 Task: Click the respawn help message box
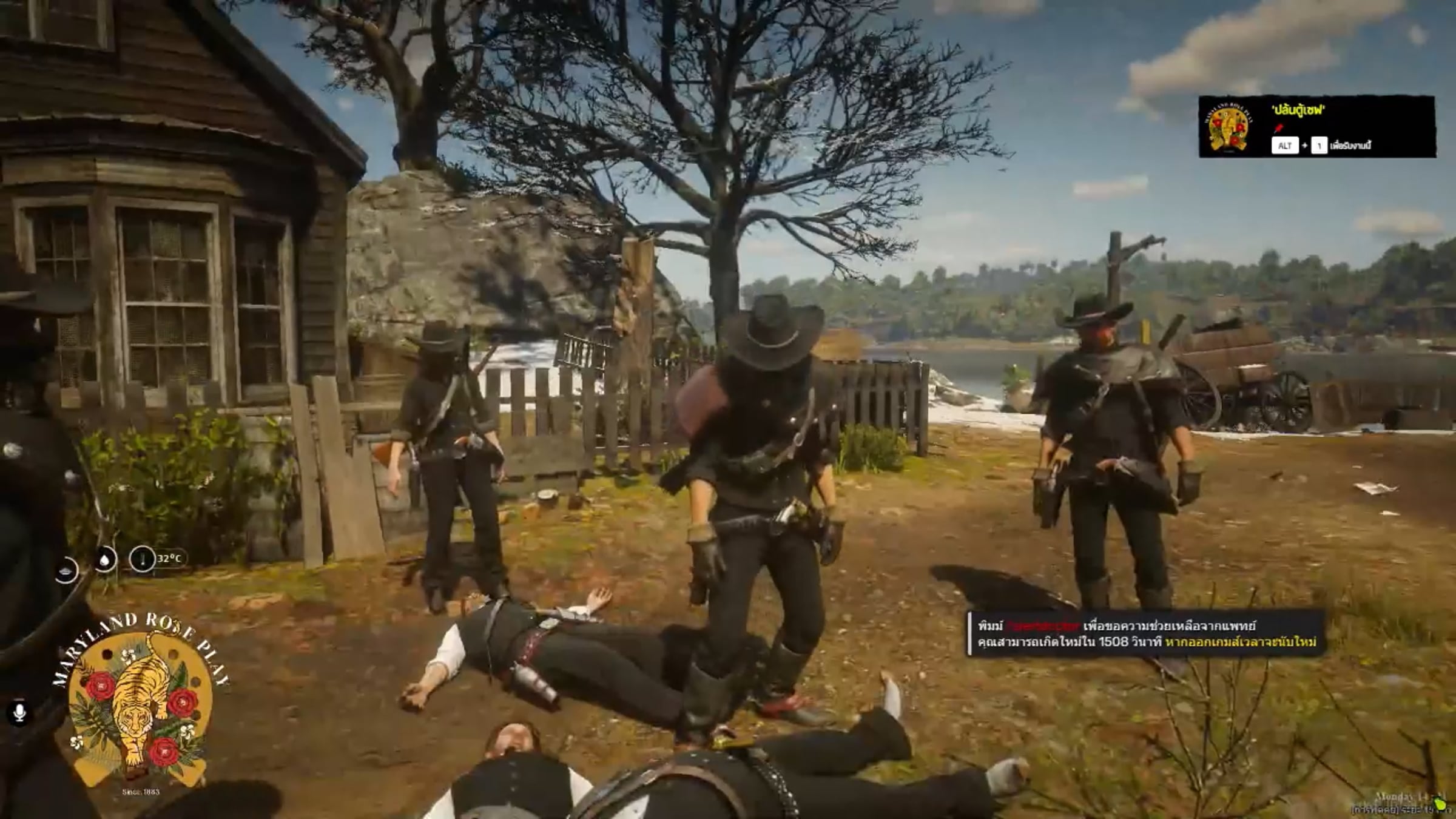1145,633
